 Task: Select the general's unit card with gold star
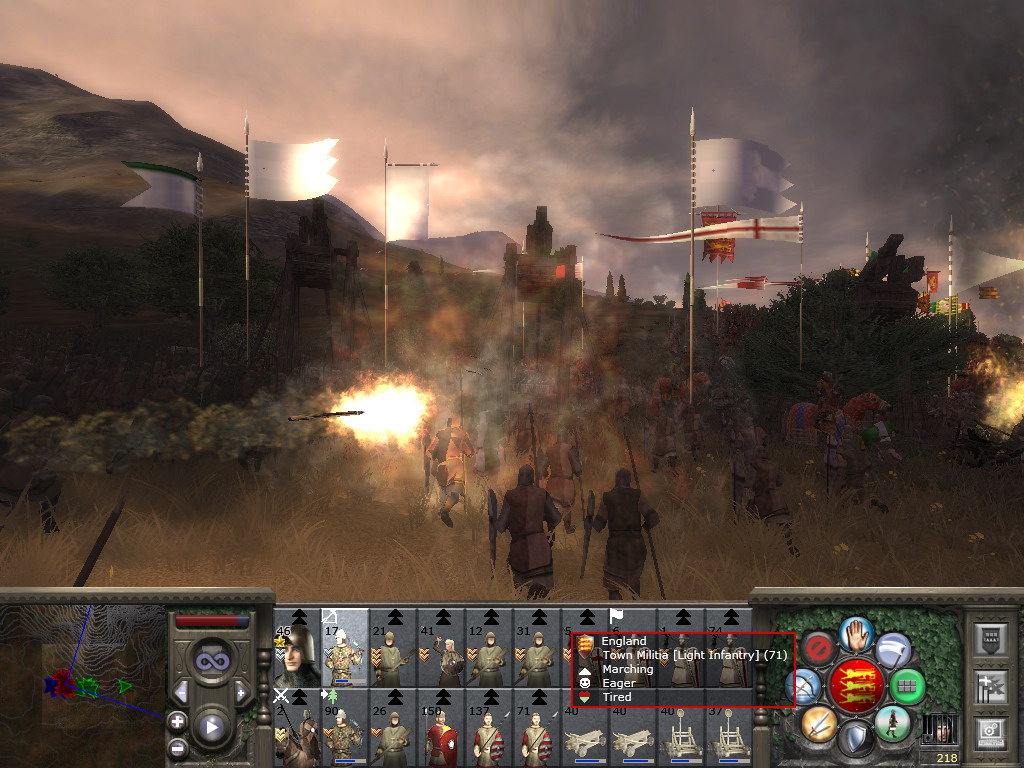[x=297, y=649]
